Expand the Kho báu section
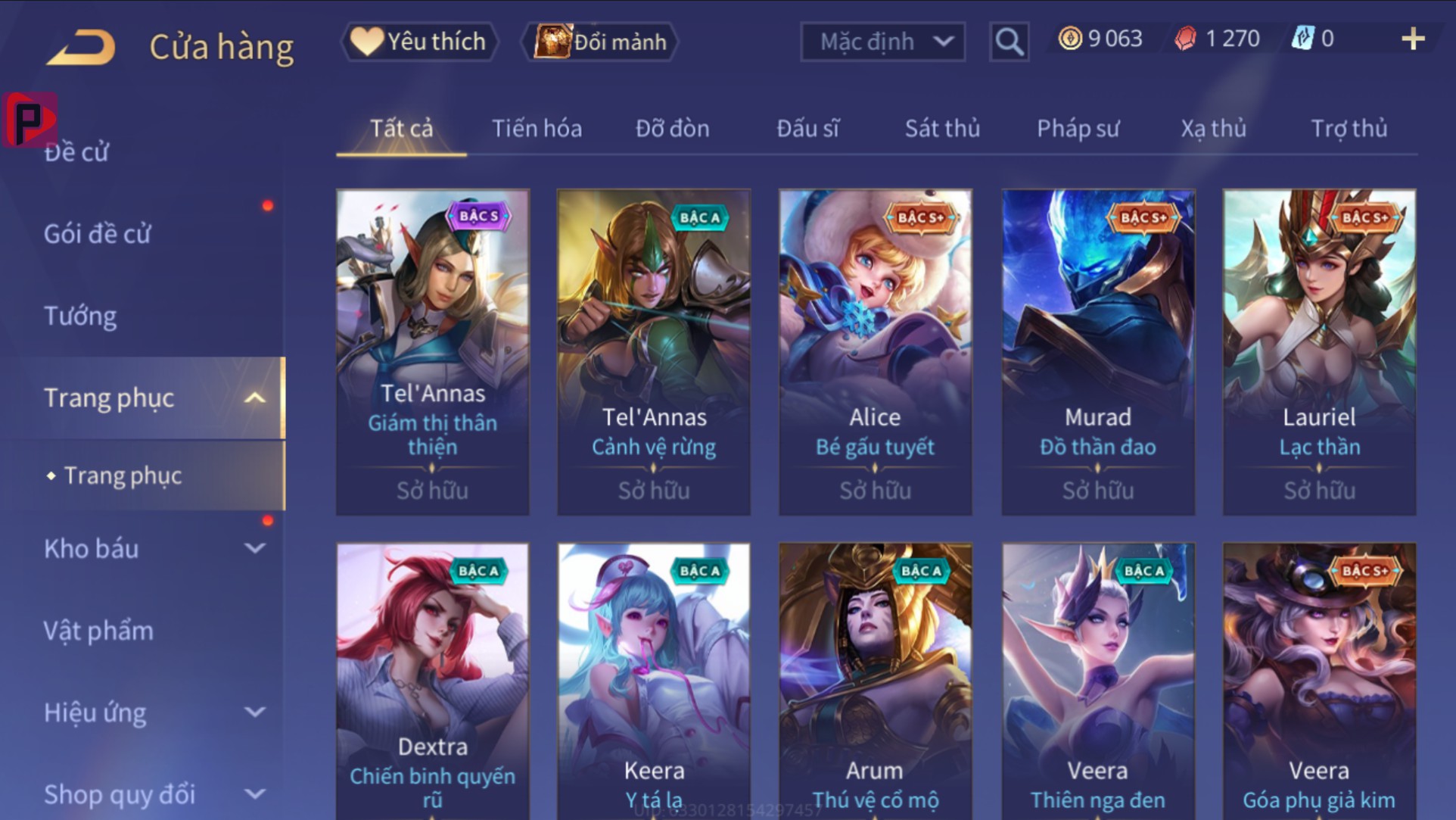This screenshot has width=1456, height=820. point(151,549)
